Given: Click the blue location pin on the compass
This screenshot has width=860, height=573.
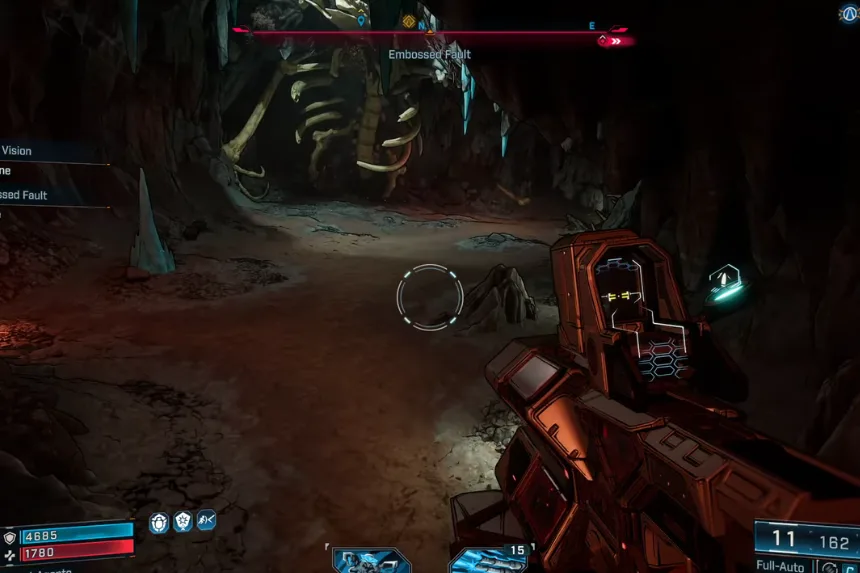Looking at the screenshot, I should tap(361, 20).
